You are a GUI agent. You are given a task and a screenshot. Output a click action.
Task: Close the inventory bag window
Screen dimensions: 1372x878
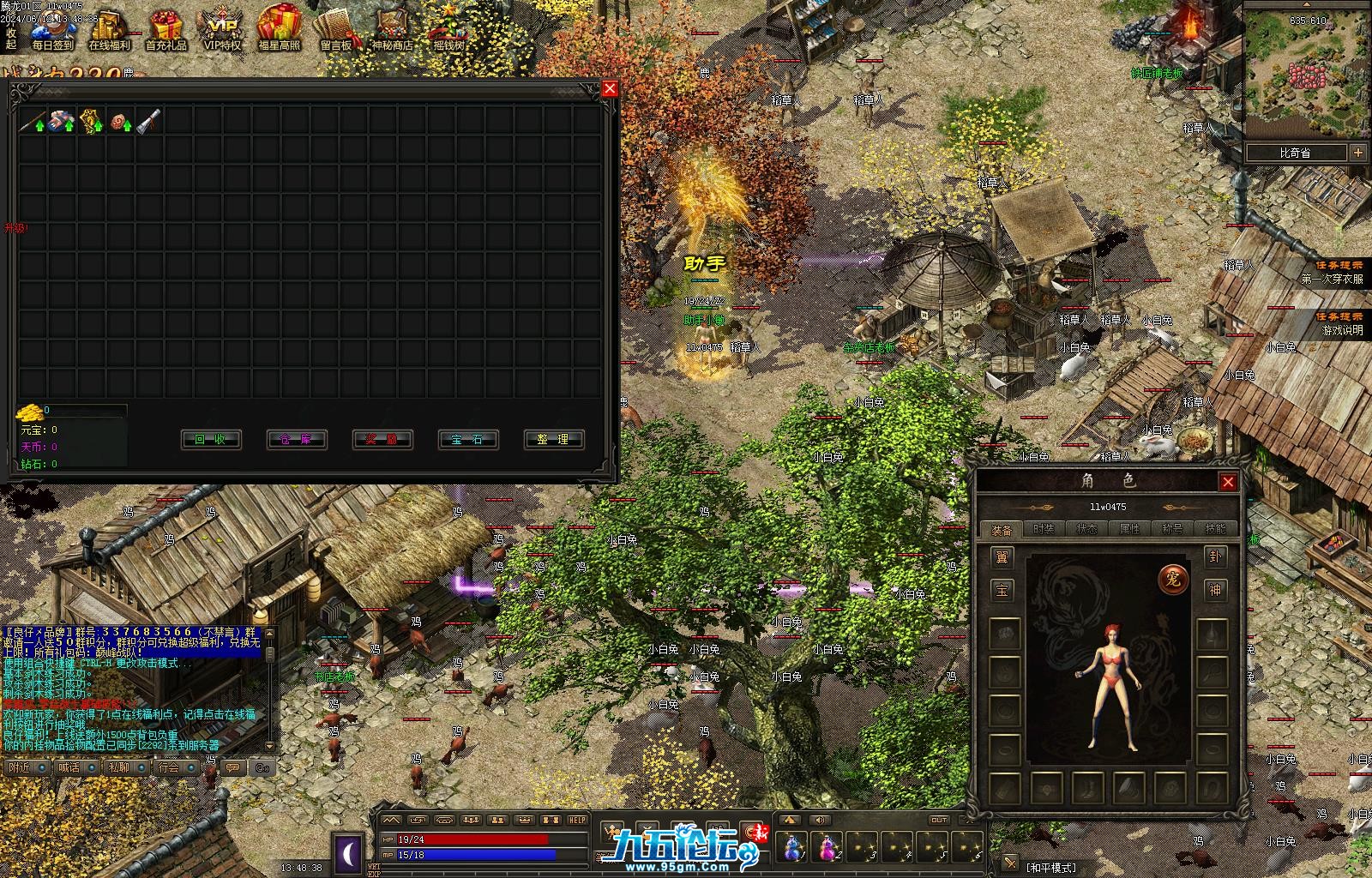610,88
